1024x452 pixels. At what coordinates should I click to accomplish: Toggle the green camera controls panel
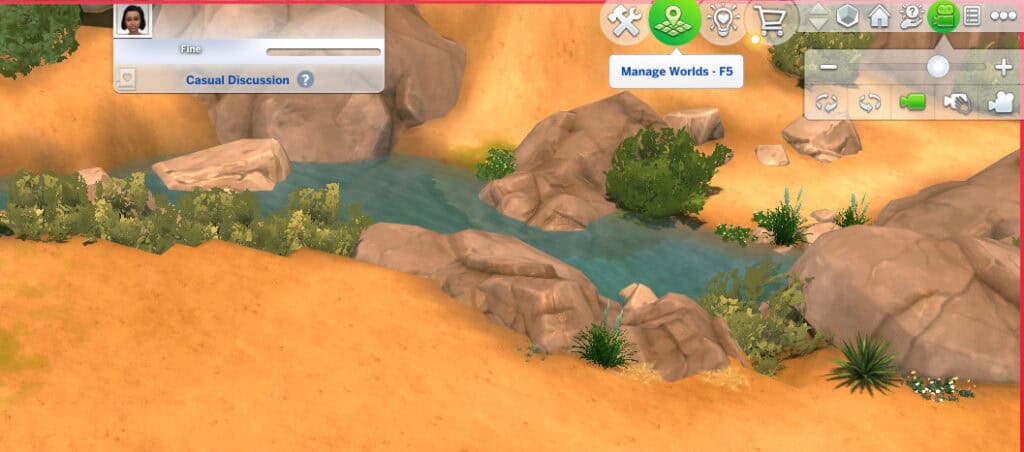coord(942,16)
